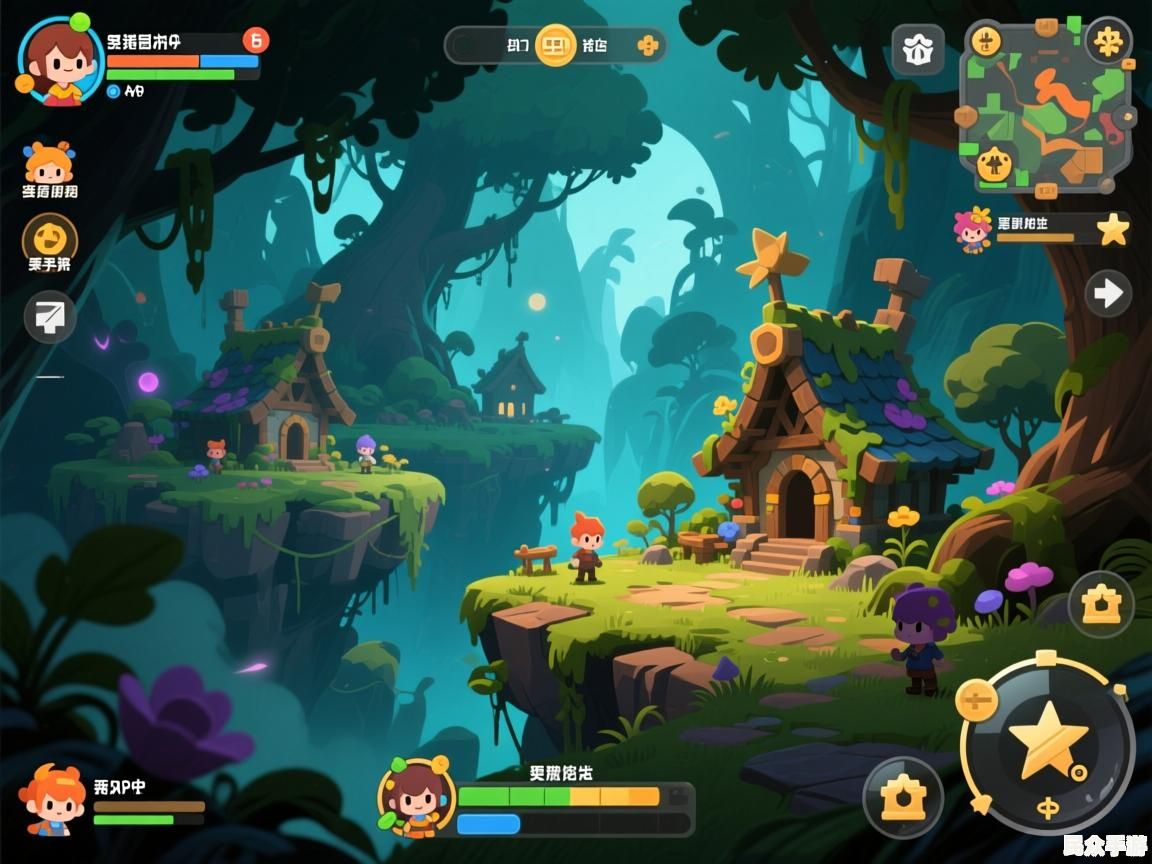
Task: Select the pink-haired character tracker icon
Action: (x=970, y=230)
